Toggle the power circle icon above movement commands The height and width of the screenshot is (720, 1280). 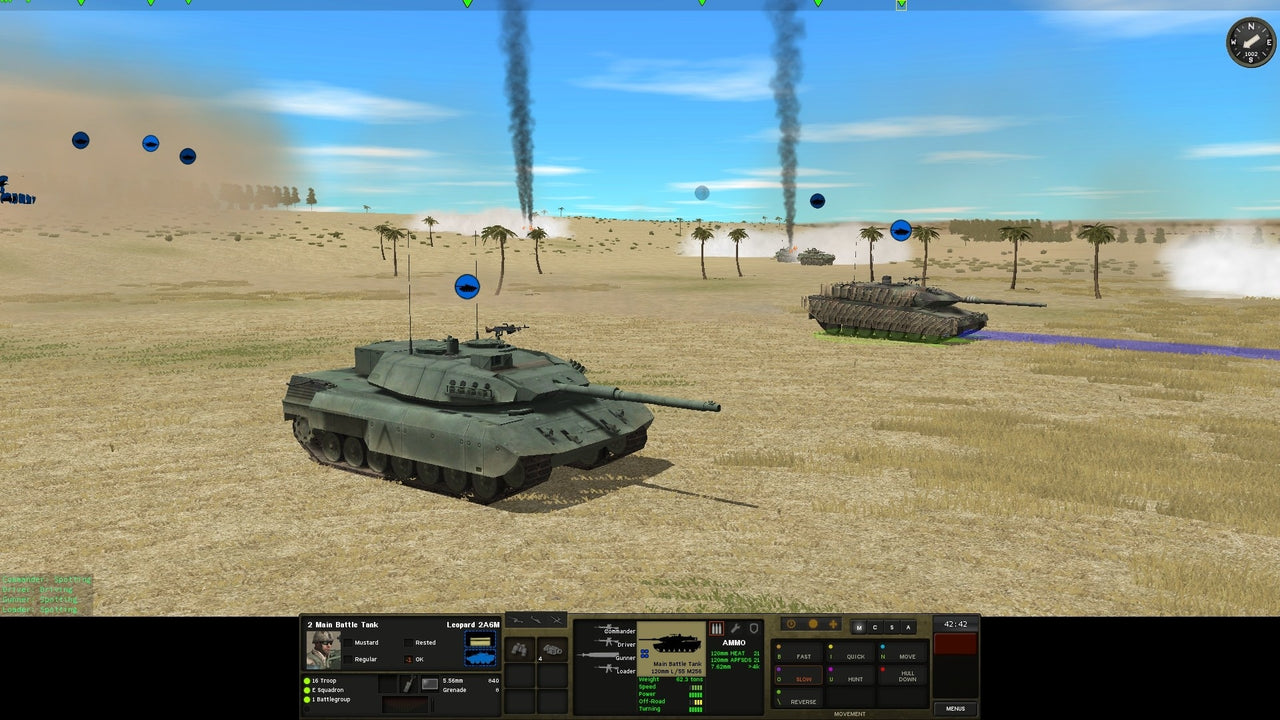coord(791,623)
